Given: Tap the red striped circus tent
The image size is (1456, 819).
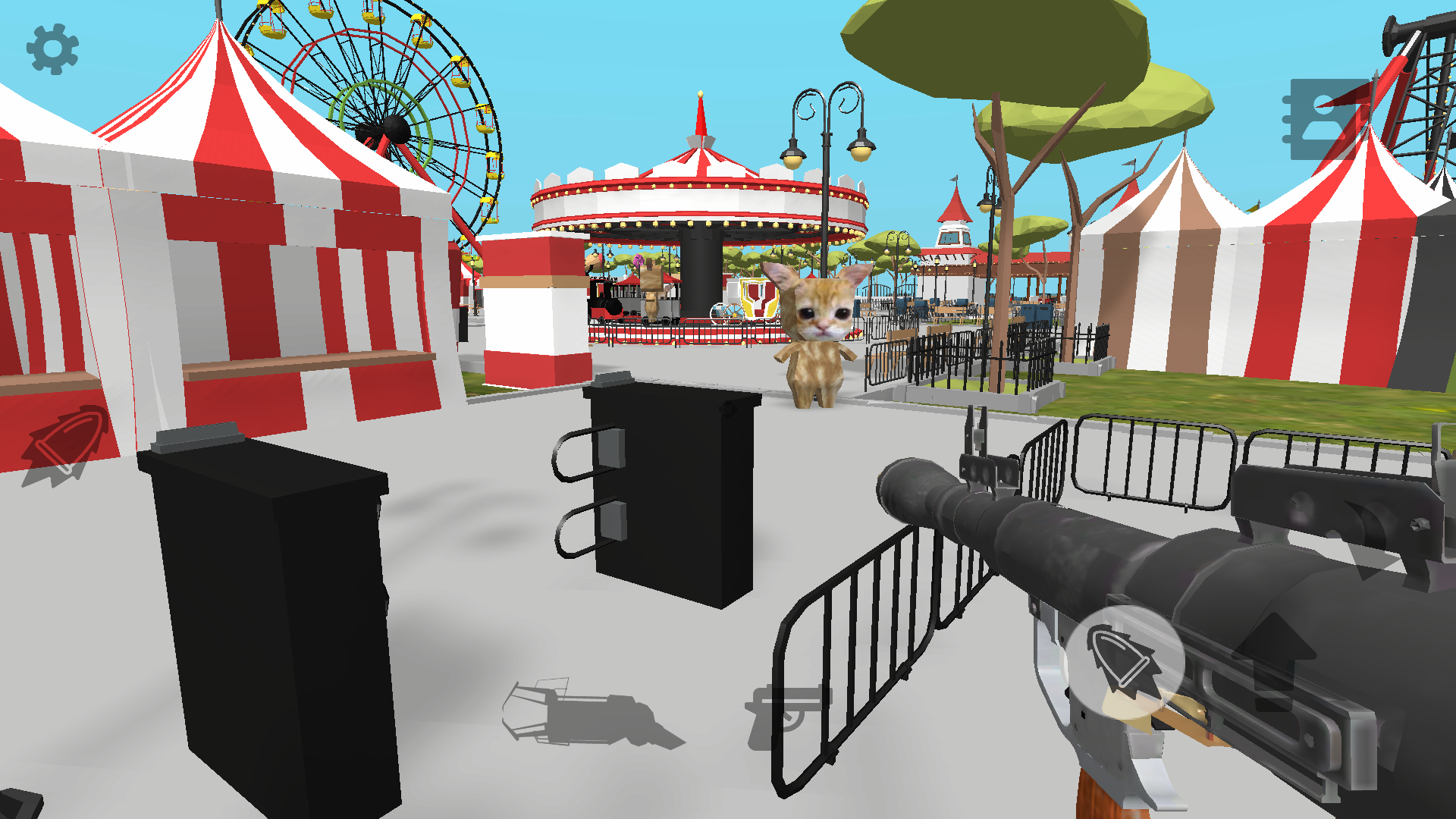Looking at the screenshot, I should (227, 190).
